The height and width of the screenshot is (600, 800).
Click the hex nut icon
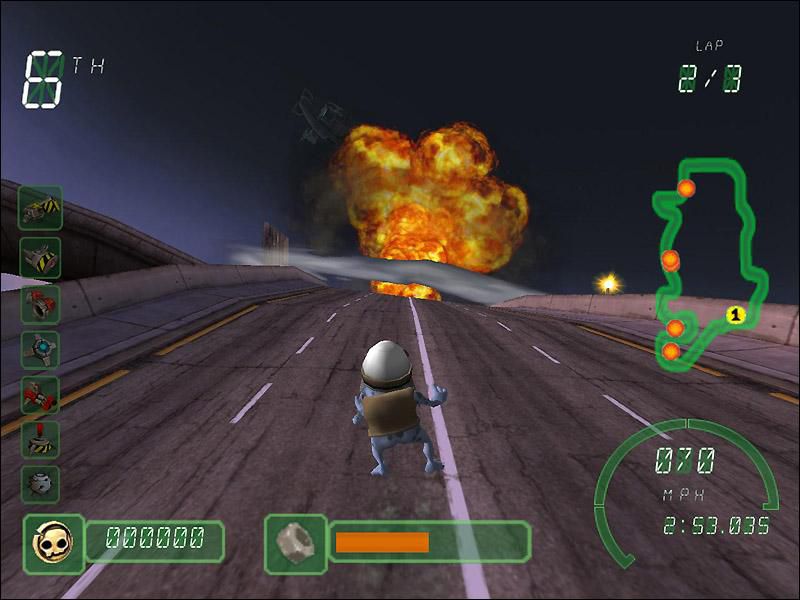click(295, 542)
